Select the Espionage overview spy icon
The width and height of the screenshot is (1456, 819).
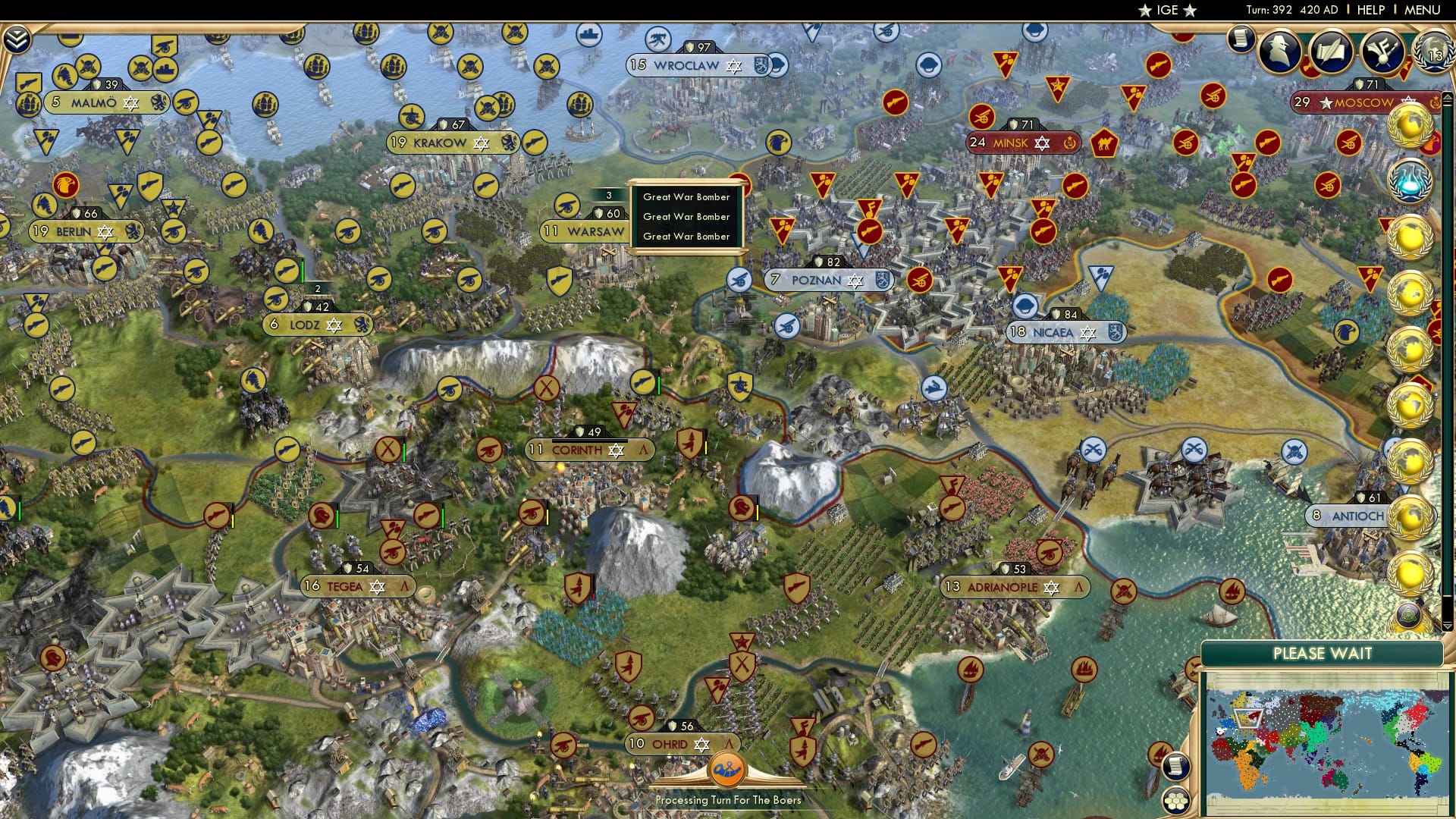coord(1278,51)
